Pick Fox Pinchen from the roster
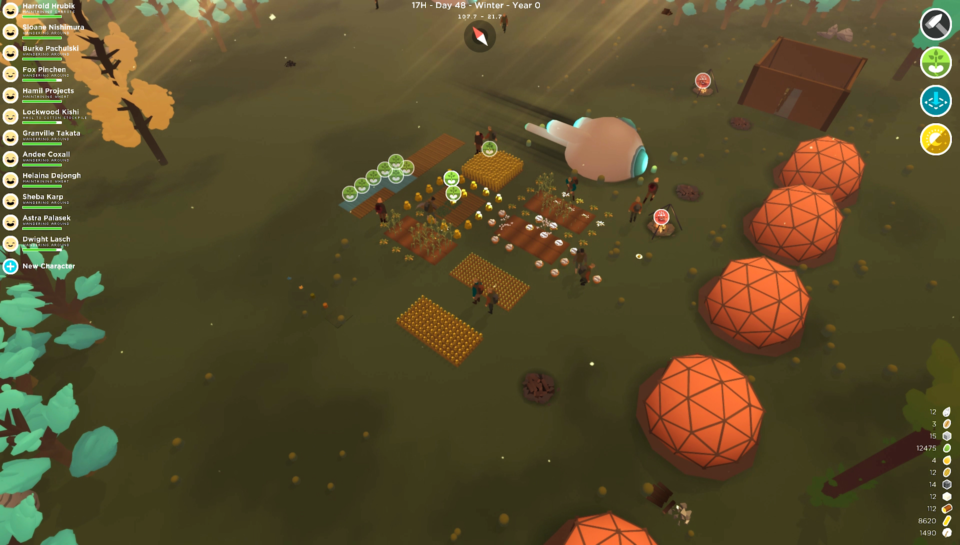Viewport: 960px width, 545px height. point(44,69)
